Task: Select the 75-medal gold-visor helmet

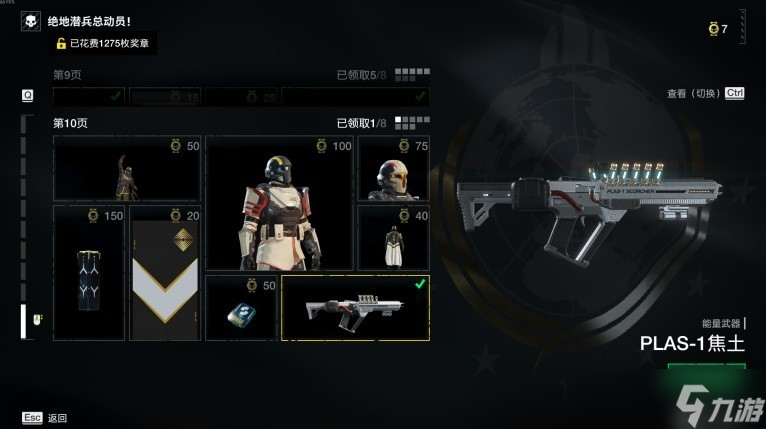Action: click(393, 168)
